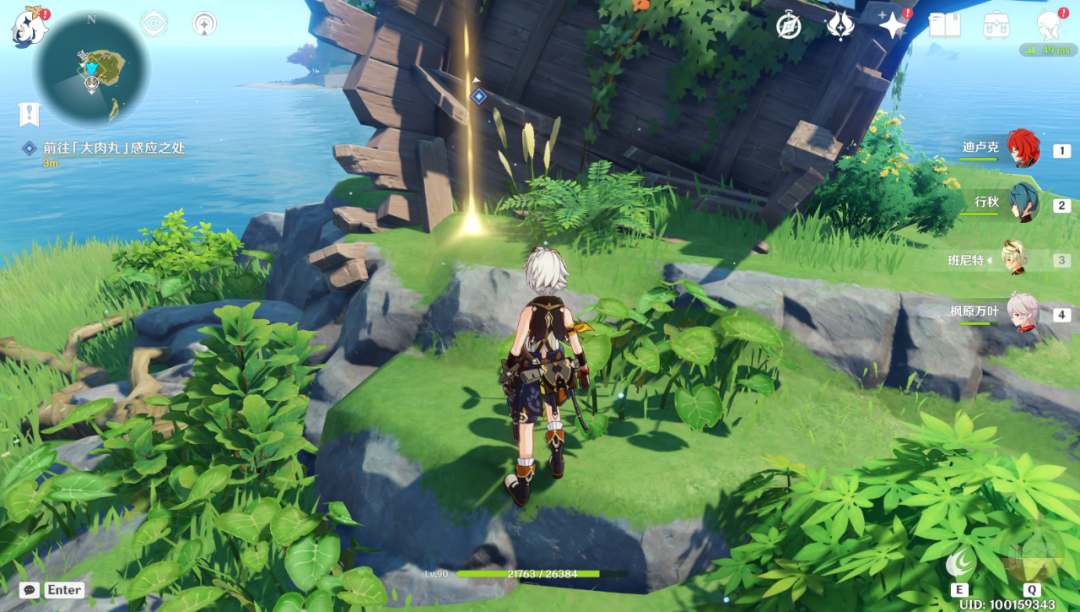Click the signal-tower icon beside the minimap

point(204,24)
